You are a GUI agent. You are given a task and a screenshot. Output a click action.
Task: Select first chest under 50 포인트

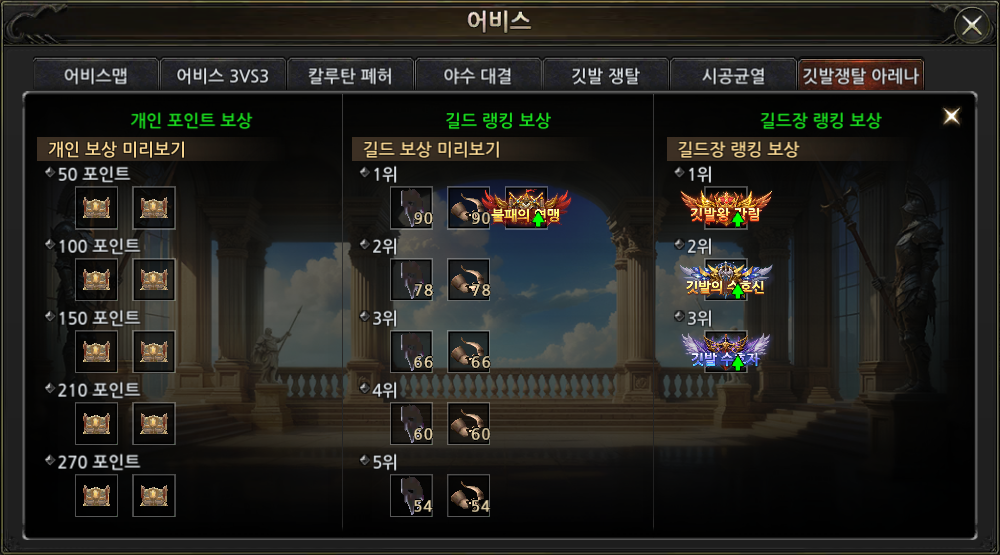(x=97, y=208)
